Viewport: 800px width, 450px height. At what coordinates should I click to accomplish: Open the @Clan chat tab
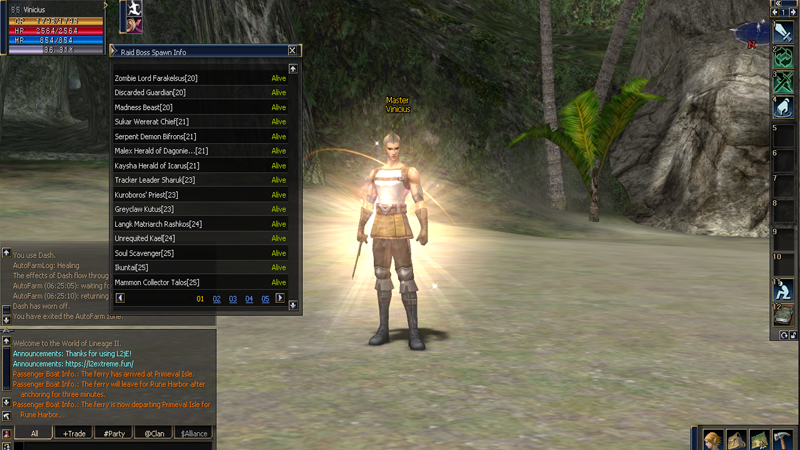(153, 434)
